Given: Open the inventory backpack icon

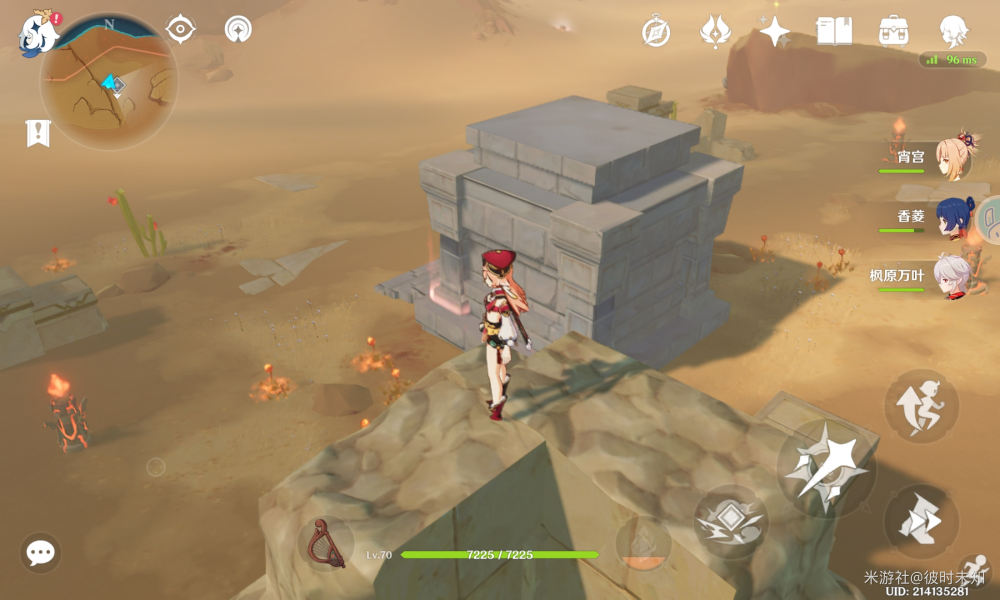Looking at the screenshot, I should (893, 31).
